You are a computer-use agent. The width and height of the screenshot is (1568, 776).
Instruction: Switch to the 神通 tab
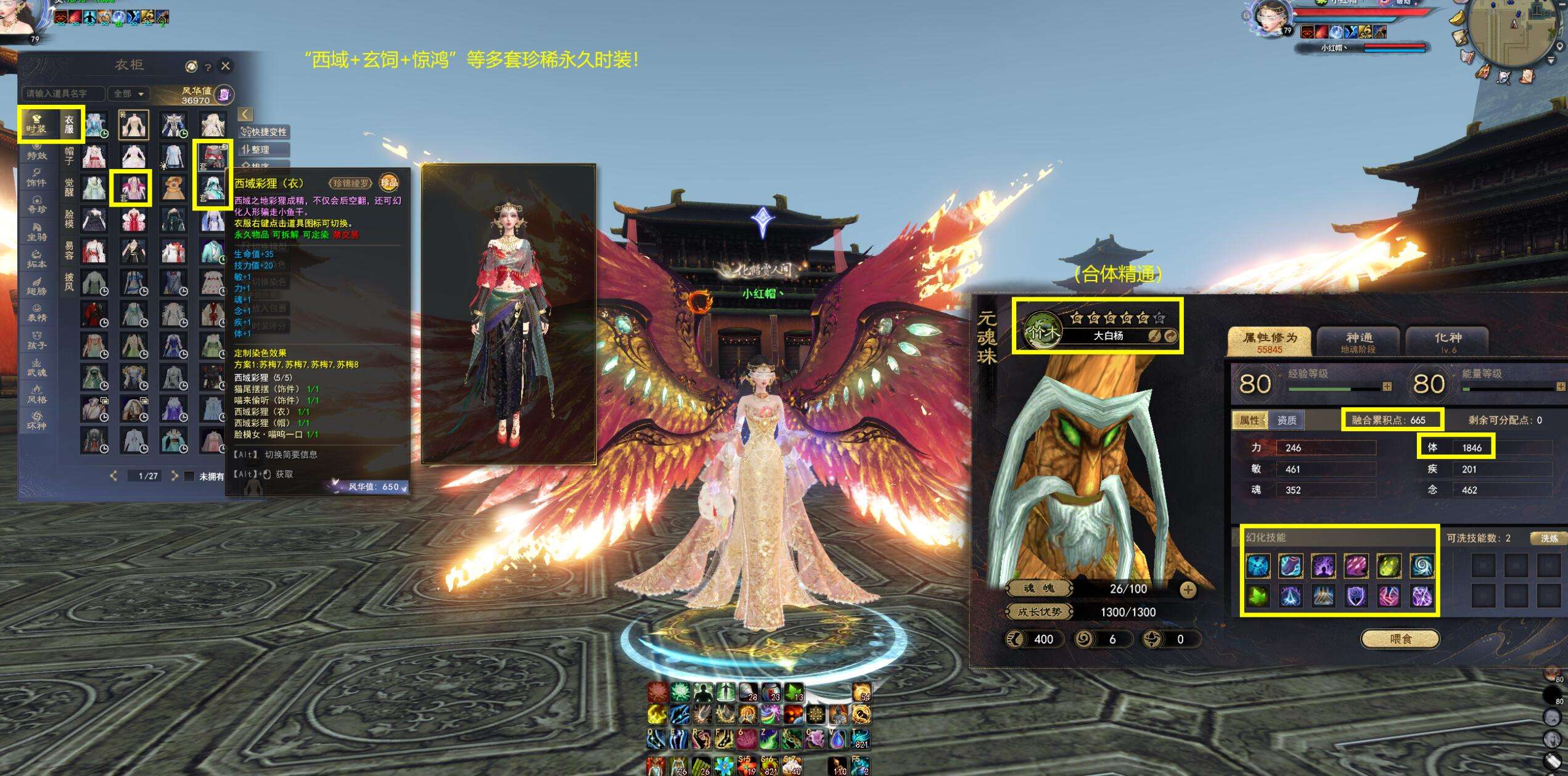click(1359, 341)
